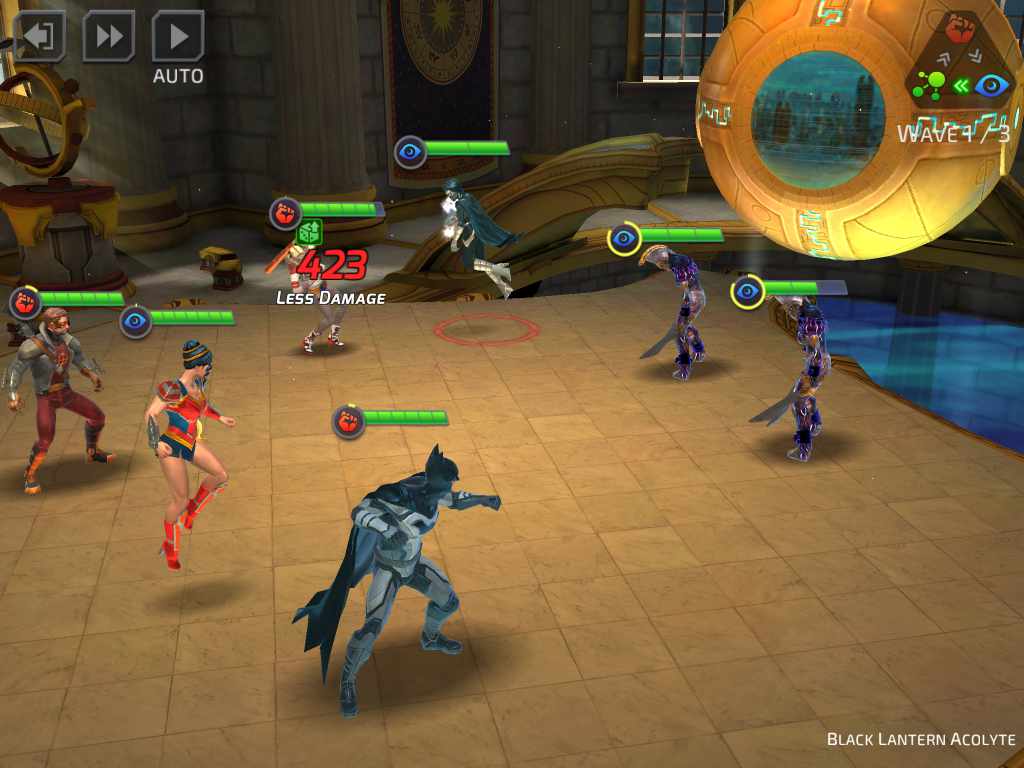This screenshot has height=768, width=1024.
Task: Enable AUTO play mode
Action: tap(178, 40)
